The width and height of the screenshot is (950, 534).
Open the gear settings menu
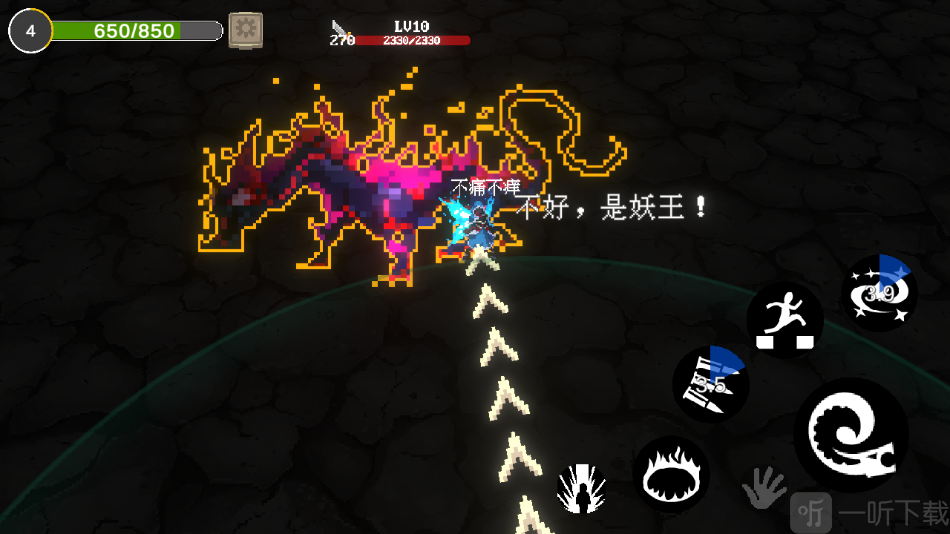[x=245, y=30]
